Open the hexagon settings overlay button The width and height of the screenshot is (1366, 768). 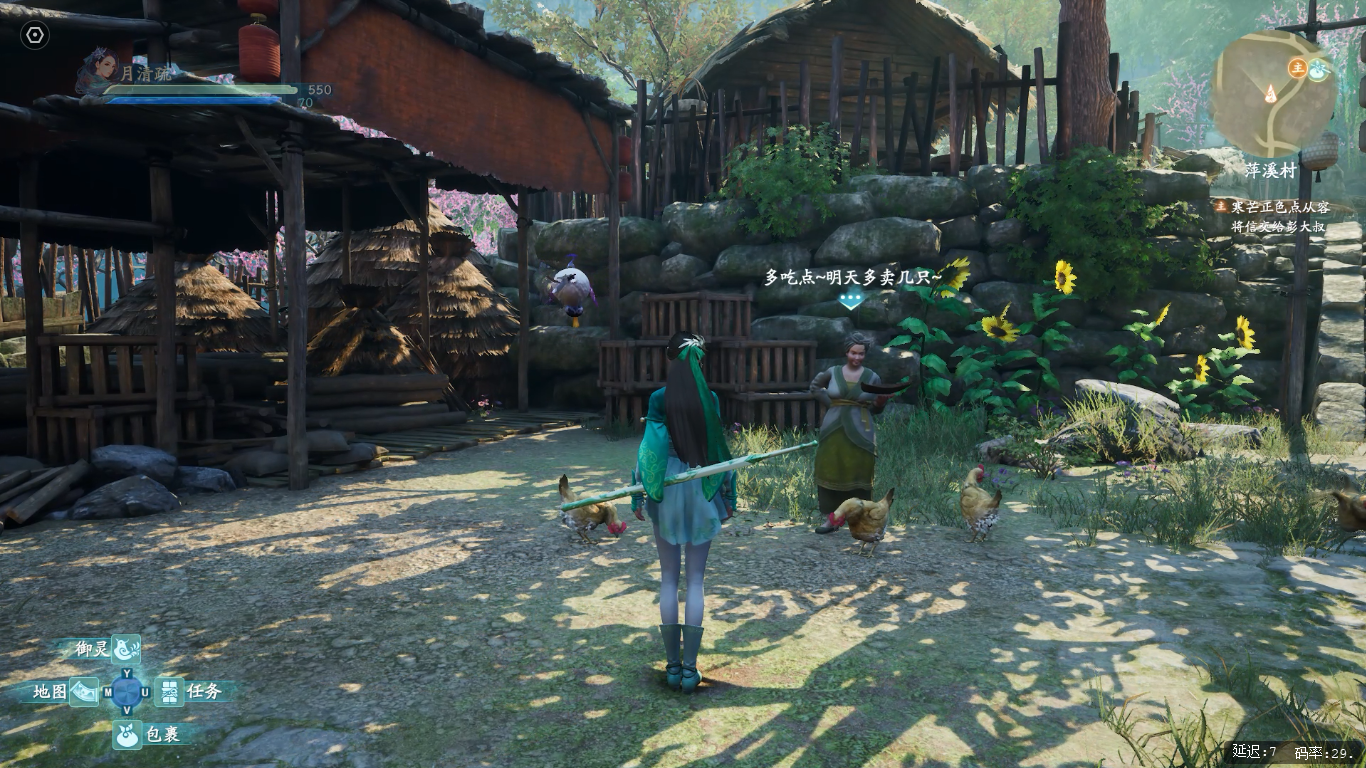(35, 35)
